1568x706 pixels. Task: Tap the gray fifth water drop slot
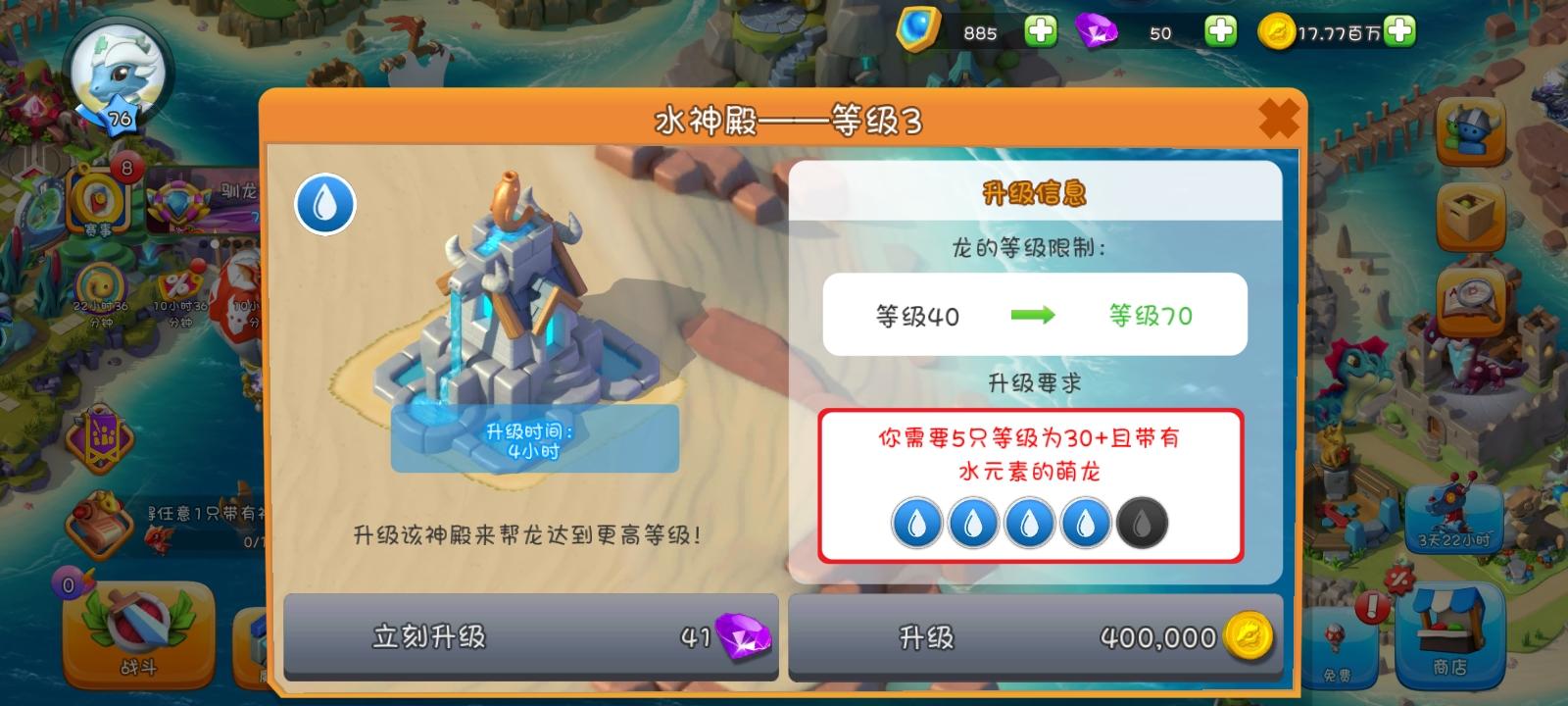pos(1139,523)
